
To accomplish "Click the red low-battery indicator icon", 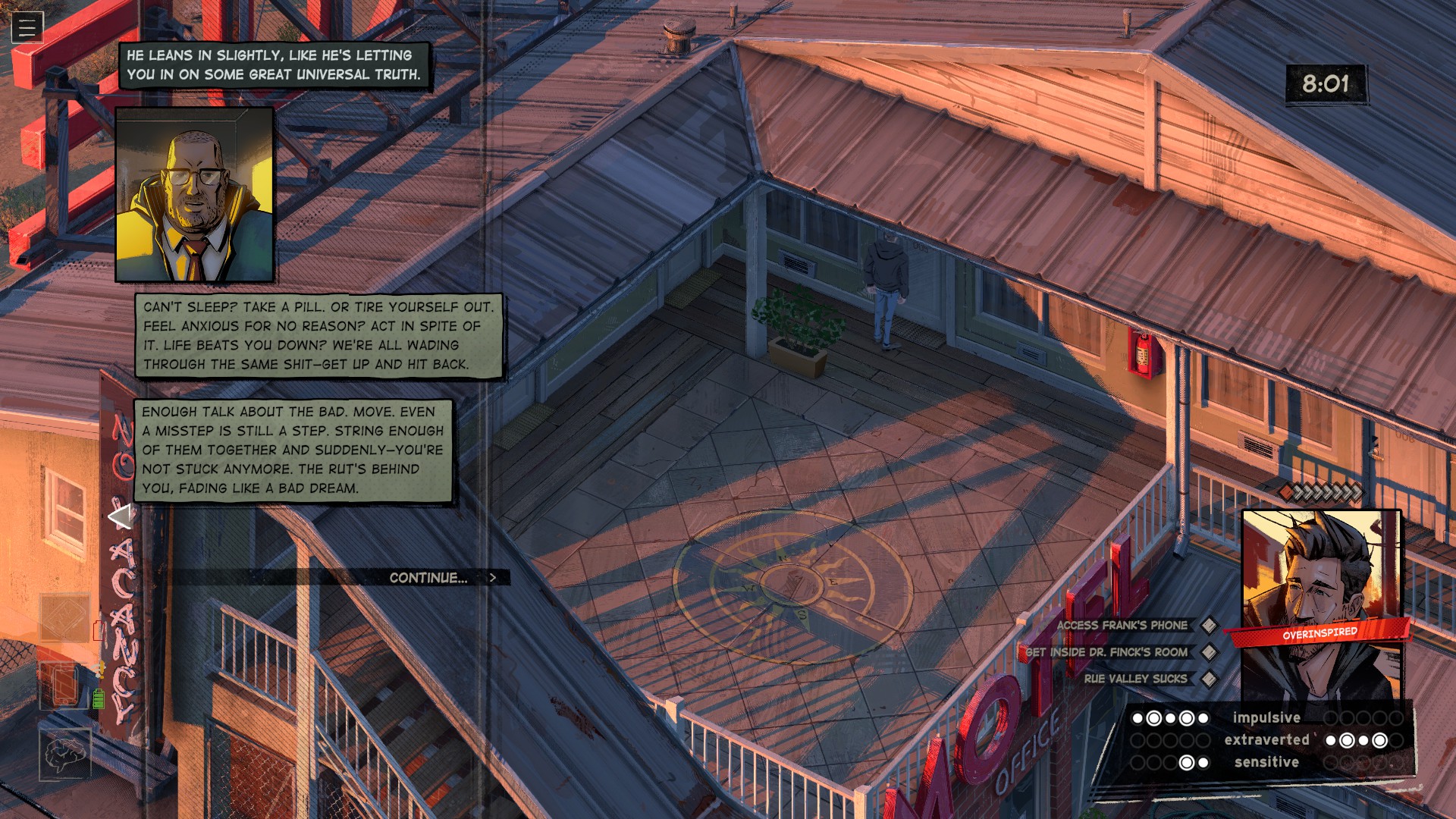I will [99, 630].
